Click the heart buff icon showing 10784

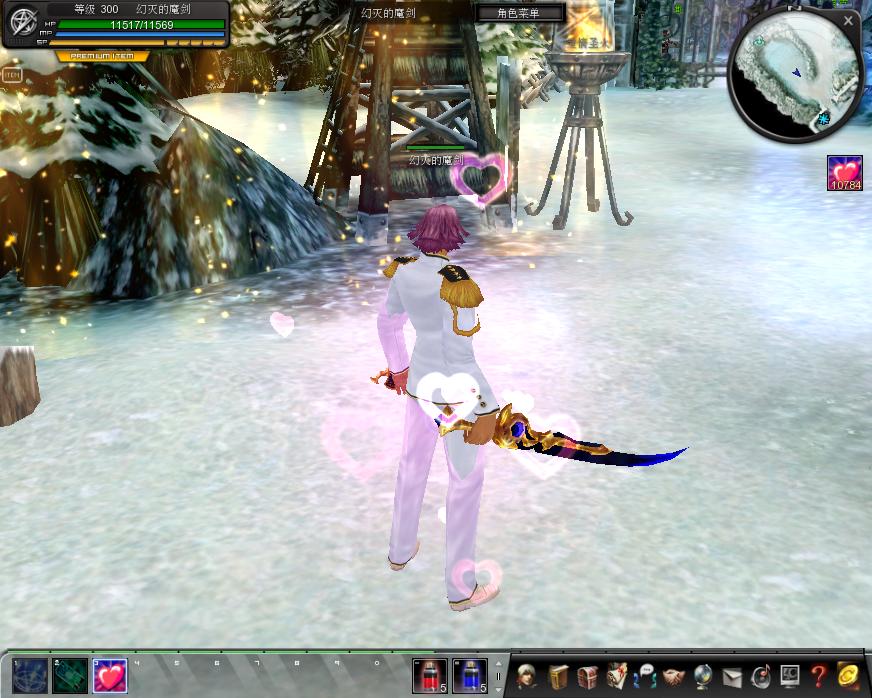click(x=845, y=173)
